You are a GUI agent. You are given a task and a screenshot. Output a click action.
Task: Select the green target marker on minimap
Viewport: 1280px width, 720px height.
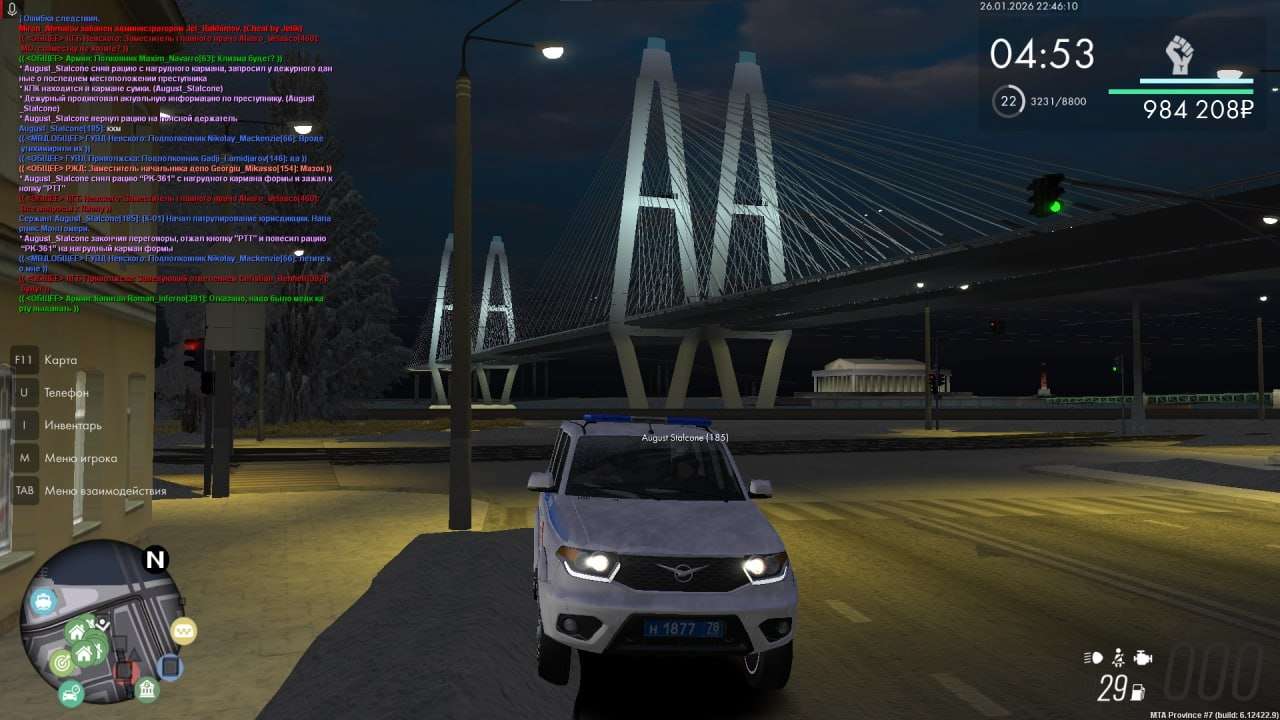[61, 662]
